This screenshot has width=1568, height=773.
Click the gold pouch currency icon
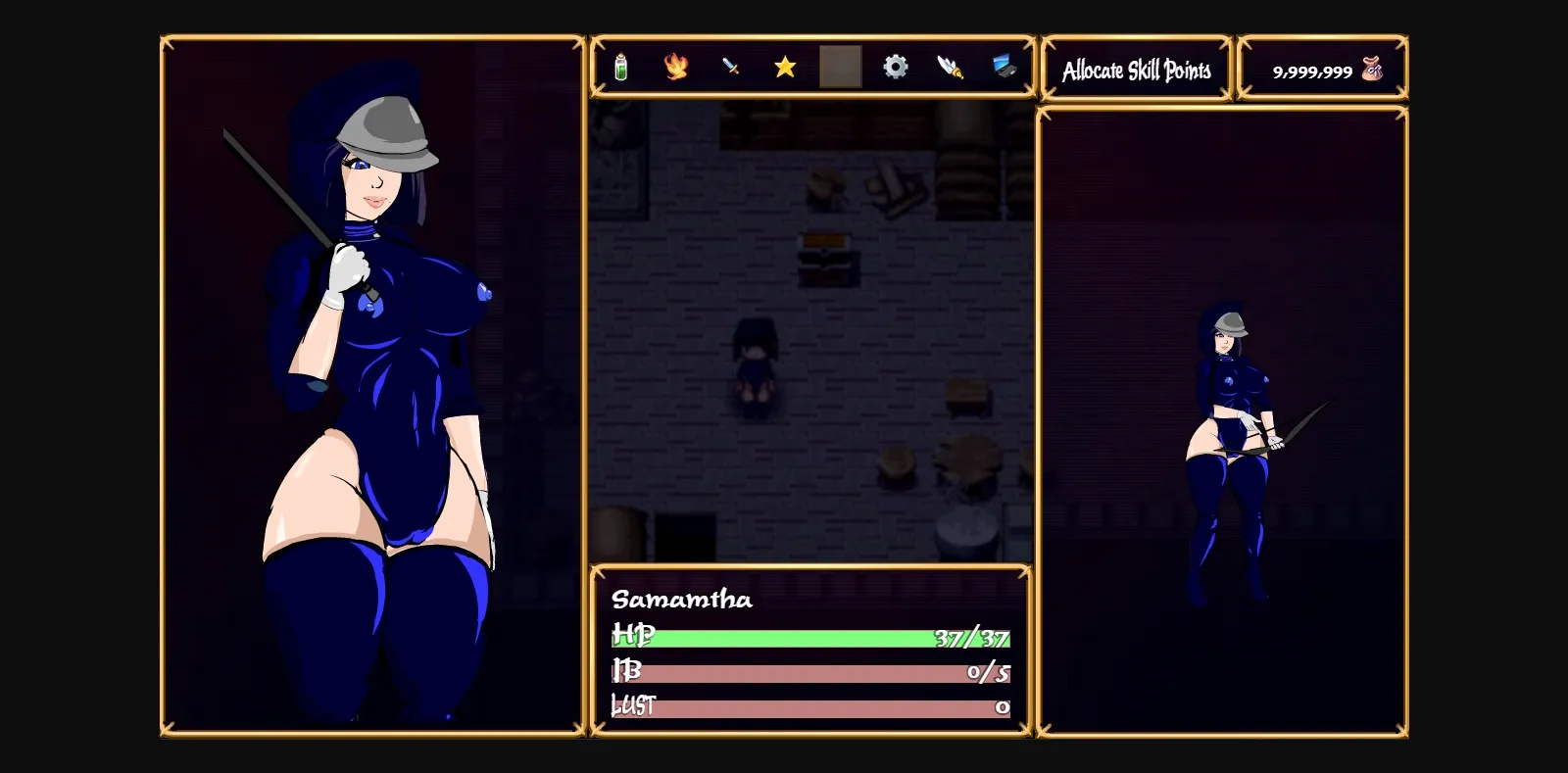coord(1370,69)
